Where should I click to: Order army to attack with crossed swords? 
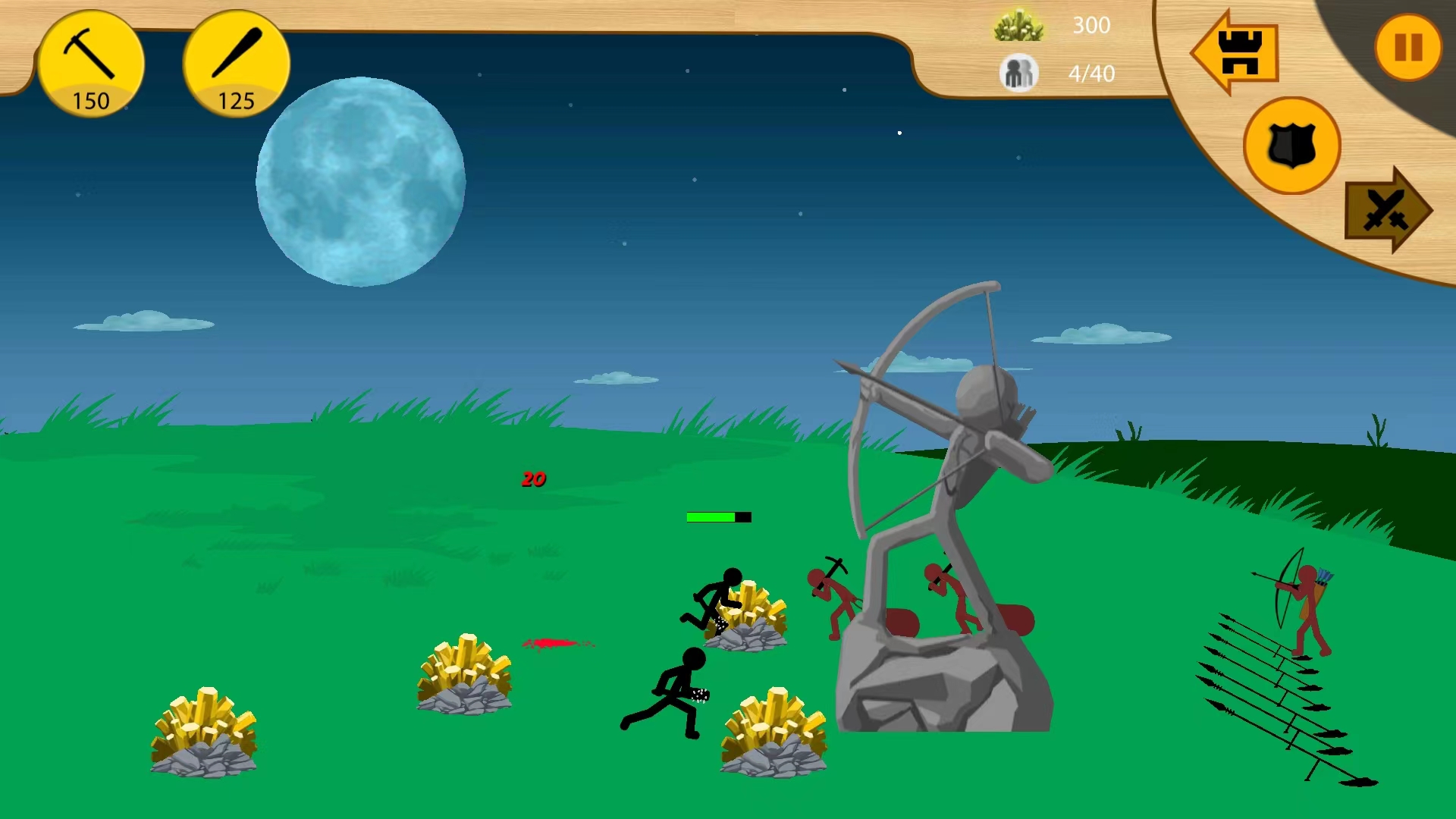coord(1386,210)
